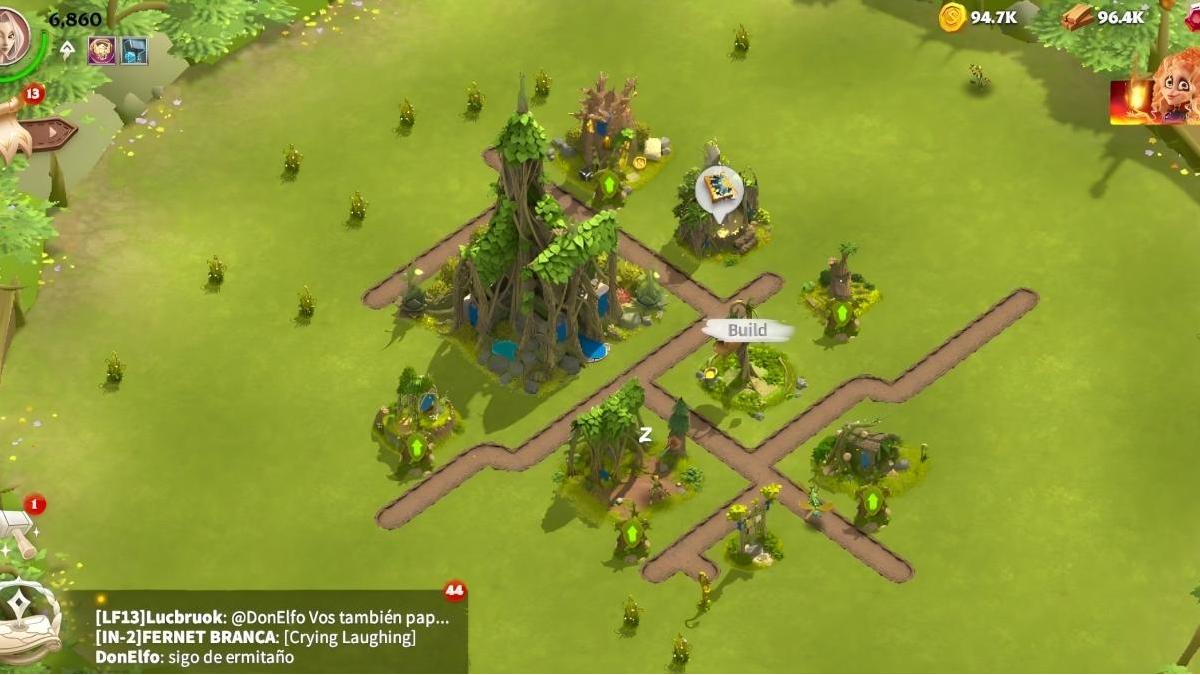This screenshot has height=675, width=1200.
Task: Open the hammer construction menu
Action: click(x=18, y=532)
